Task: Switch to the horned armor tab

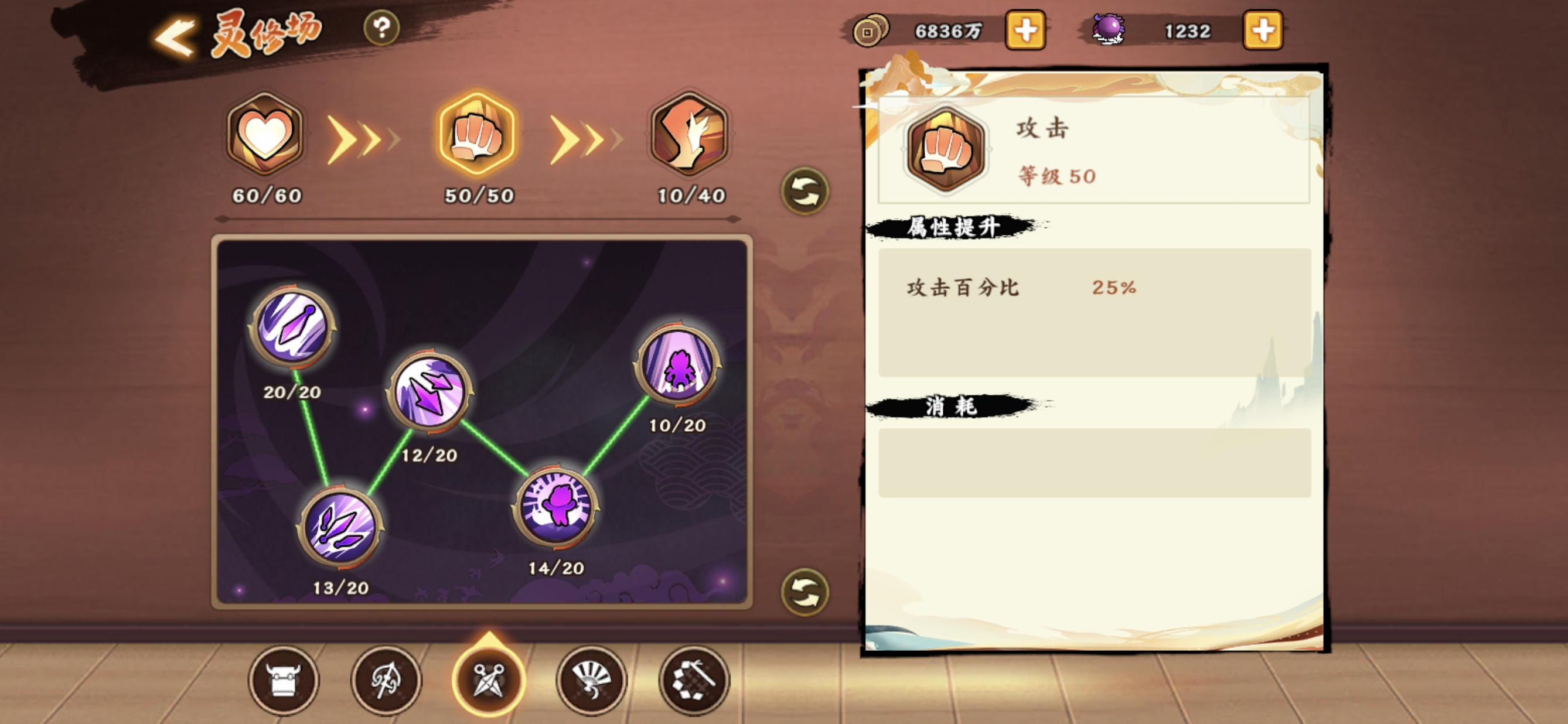Action: pos(284,680)
